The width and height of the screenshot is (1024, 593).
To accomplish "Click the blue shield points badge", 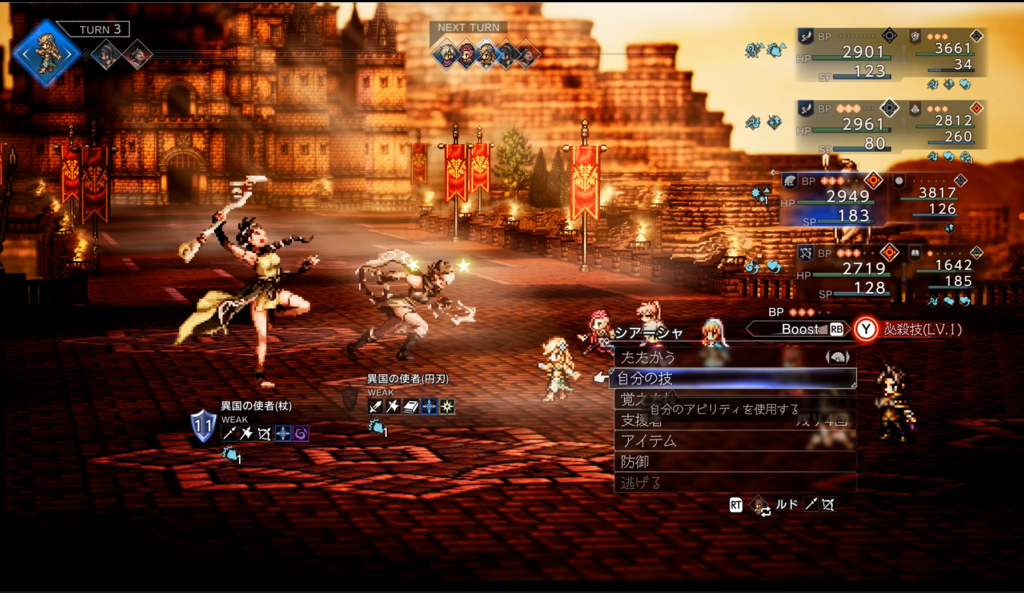I will (203, 425).
